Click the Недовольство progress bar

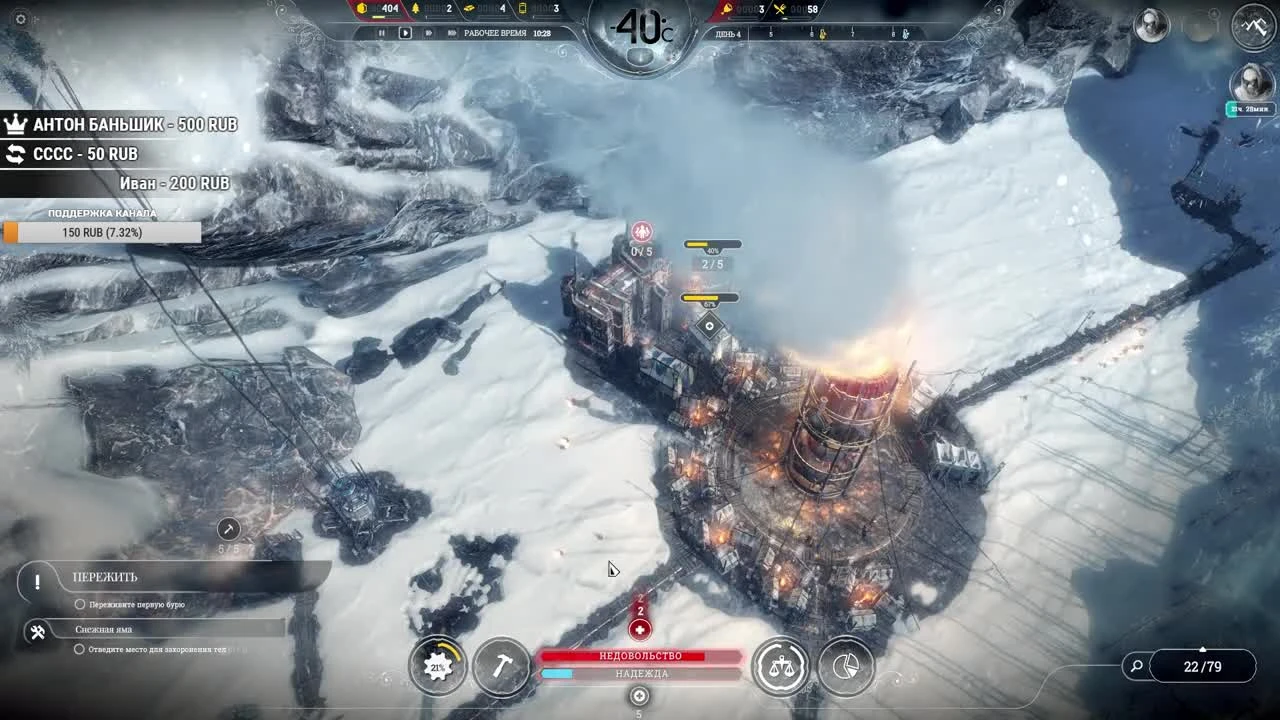point(640,655)
